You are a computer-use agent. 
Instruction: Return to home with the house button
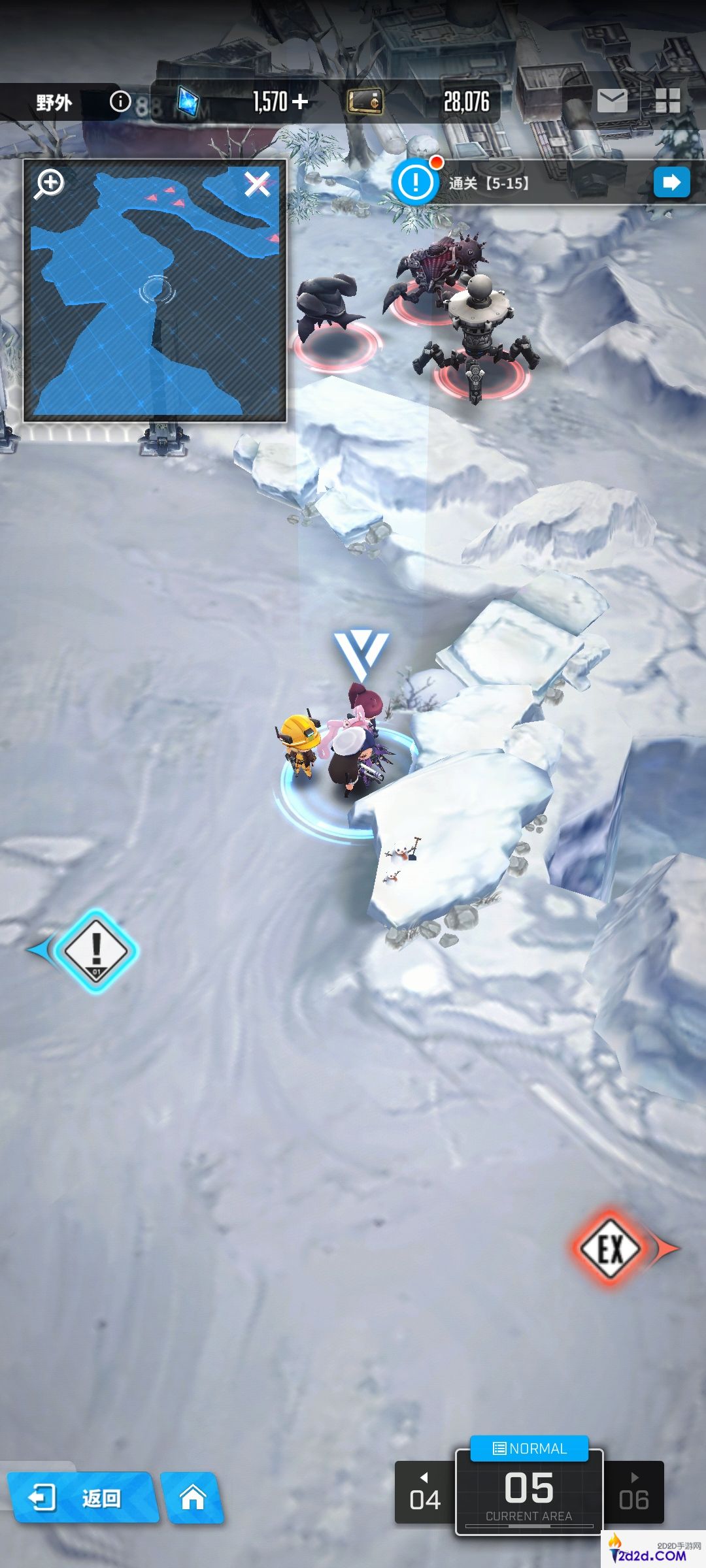pyautogui.click(x=193, y=1497)
